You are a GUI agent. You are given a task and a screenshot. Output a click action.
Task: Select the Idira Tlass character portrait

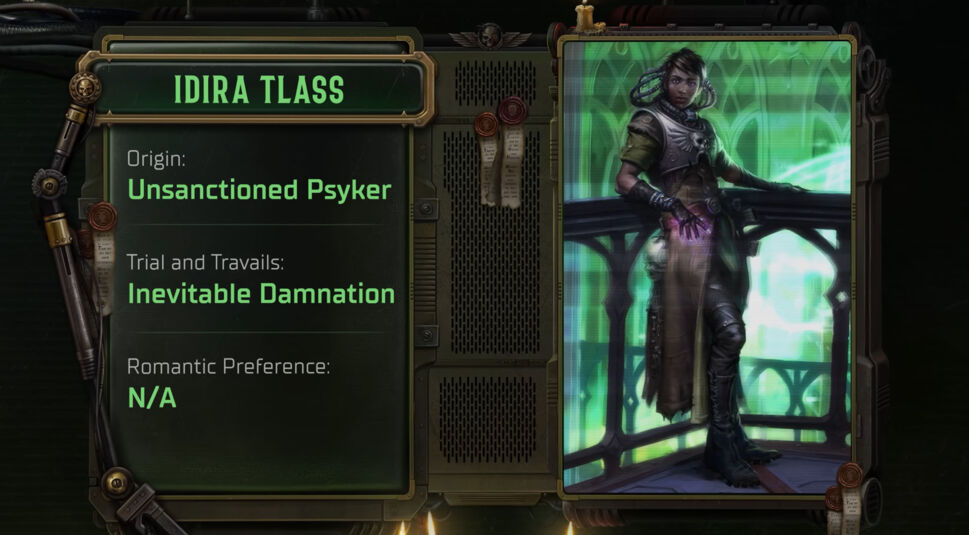(707, 265)
